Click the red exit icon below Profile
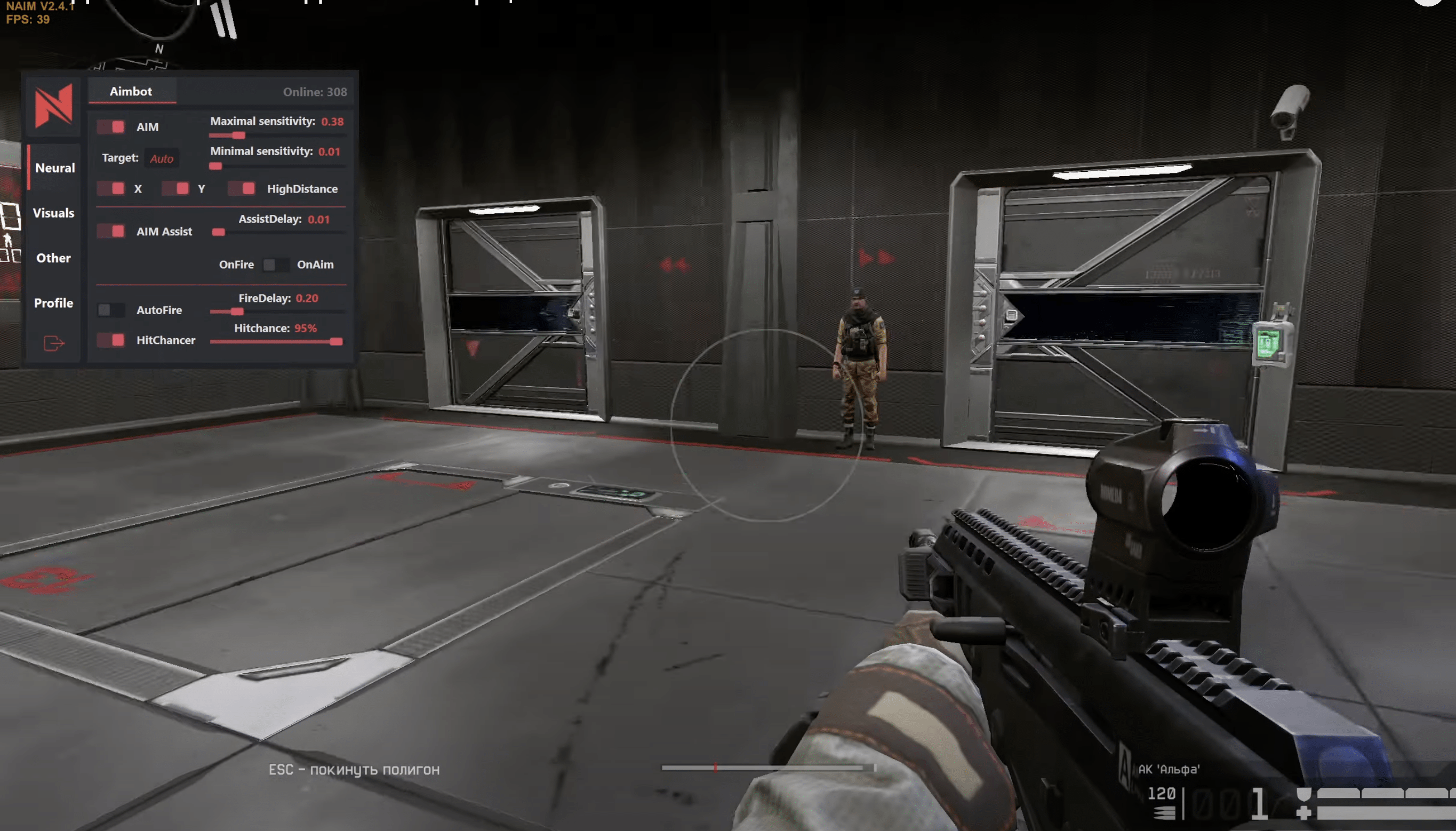The height and width of the screenshot is (831, 1456). coord(54,343)
